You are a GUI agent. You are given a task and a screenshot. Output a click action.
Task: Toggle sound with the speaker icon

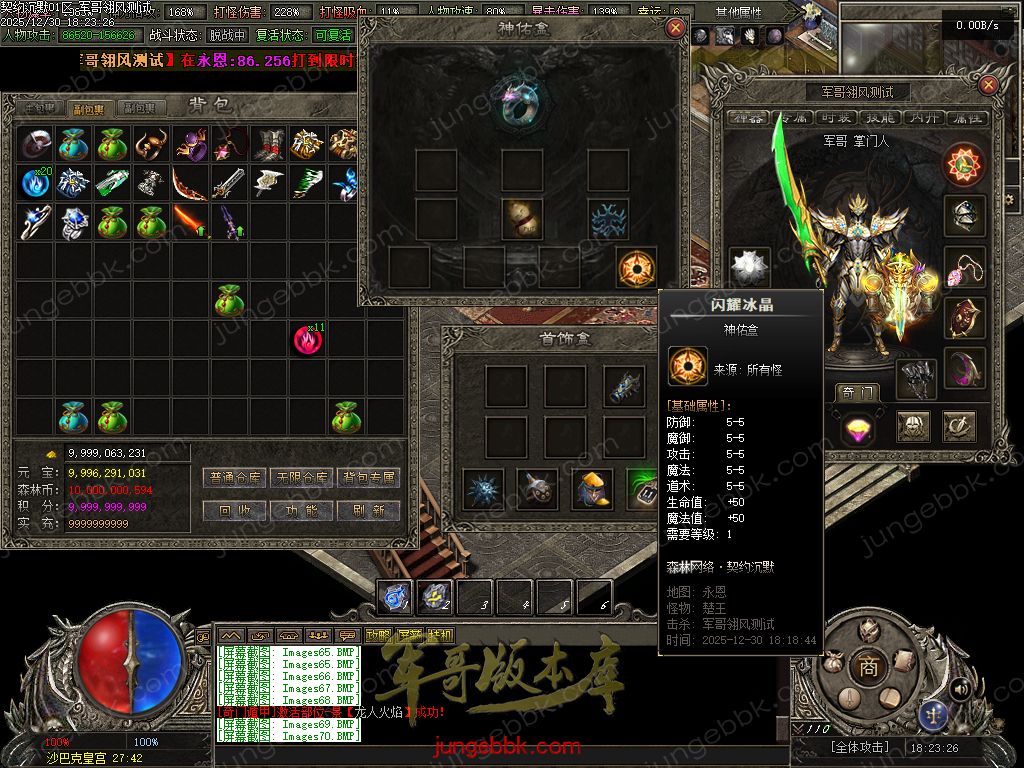[961, 688]
